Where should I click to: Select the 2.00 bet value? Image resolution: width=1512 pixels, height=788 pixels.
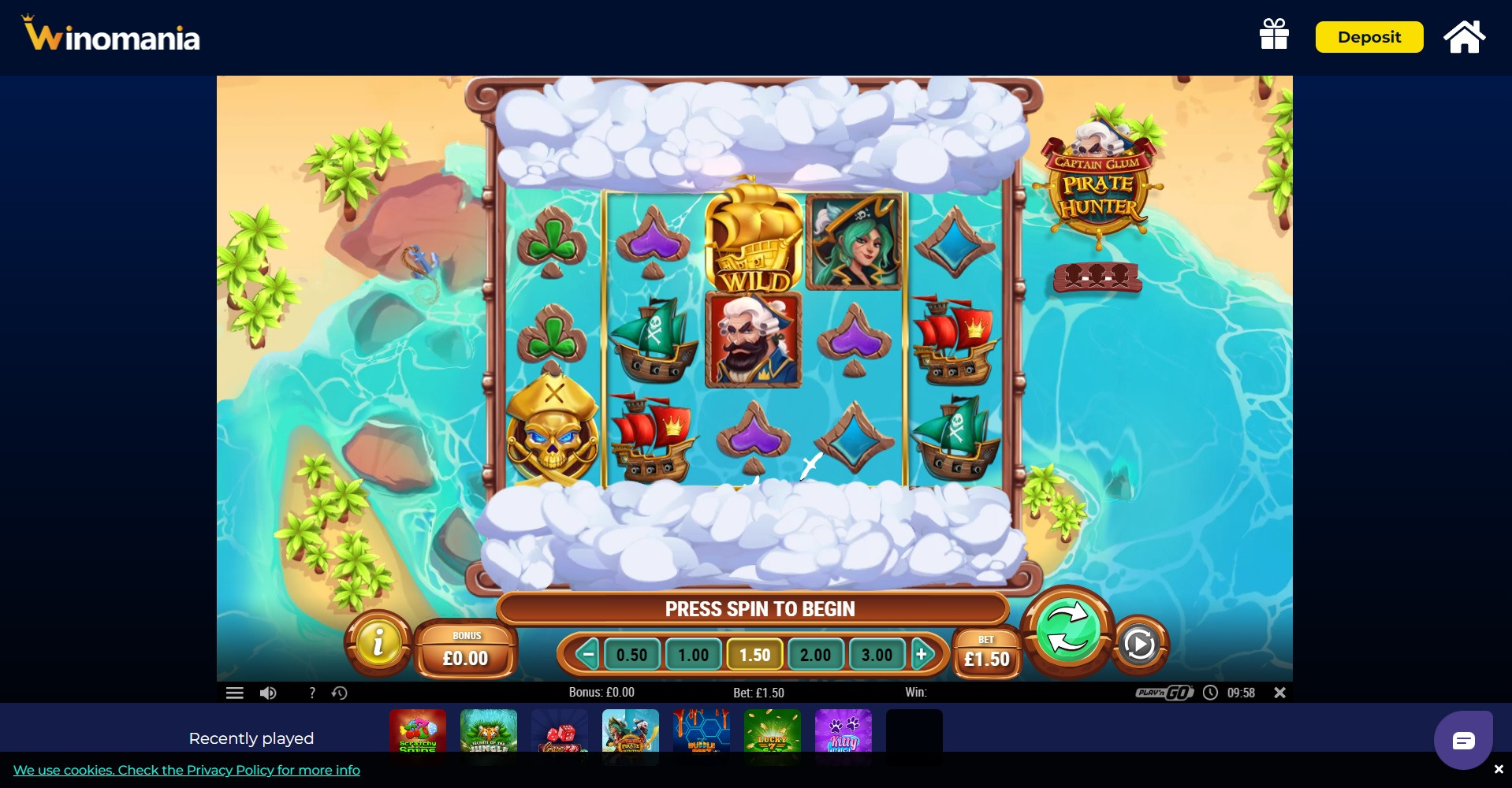click(x=816, y=654)
